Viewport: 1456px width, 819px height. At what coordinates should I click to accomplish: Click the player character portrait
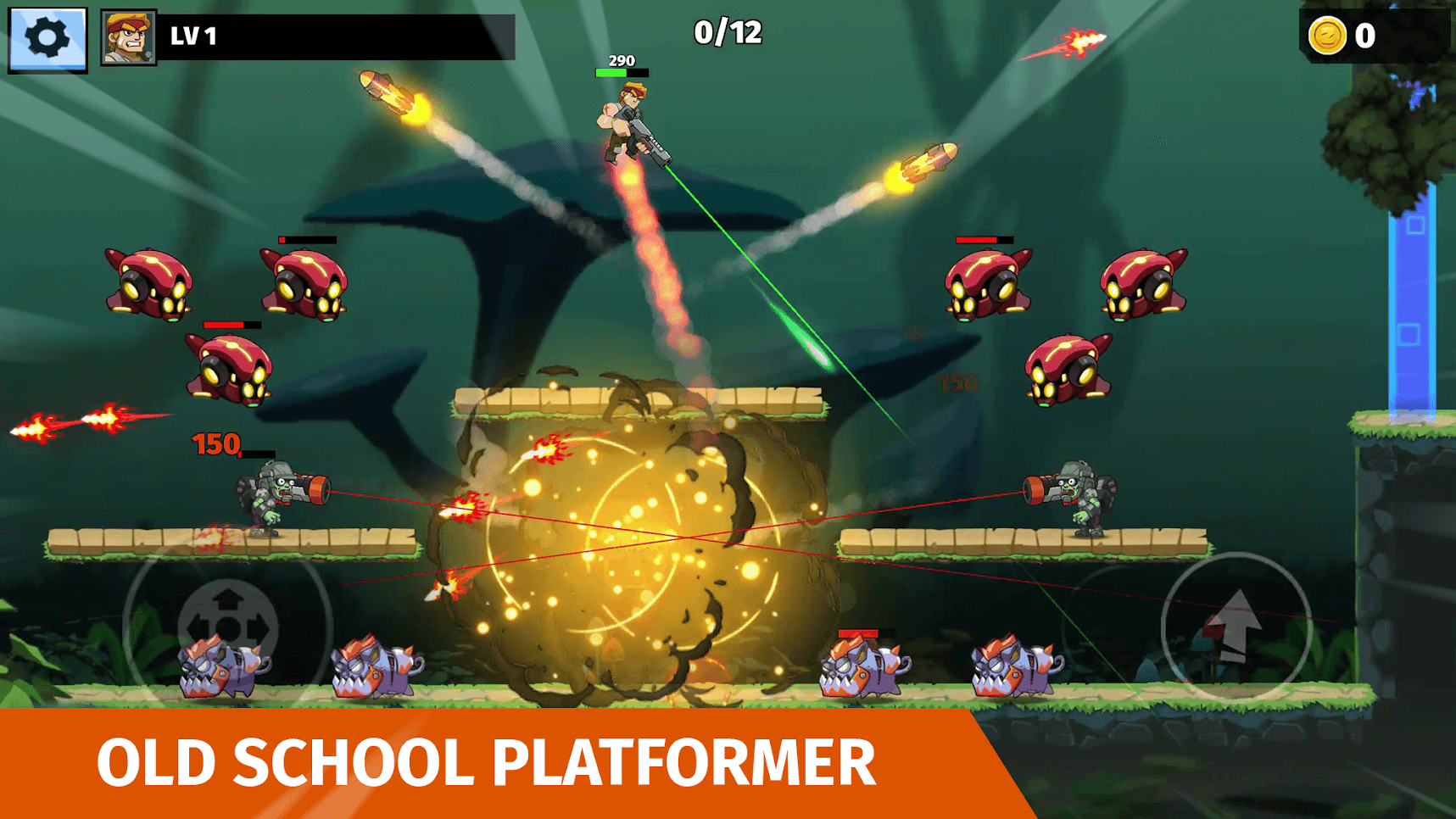[128, 37]
